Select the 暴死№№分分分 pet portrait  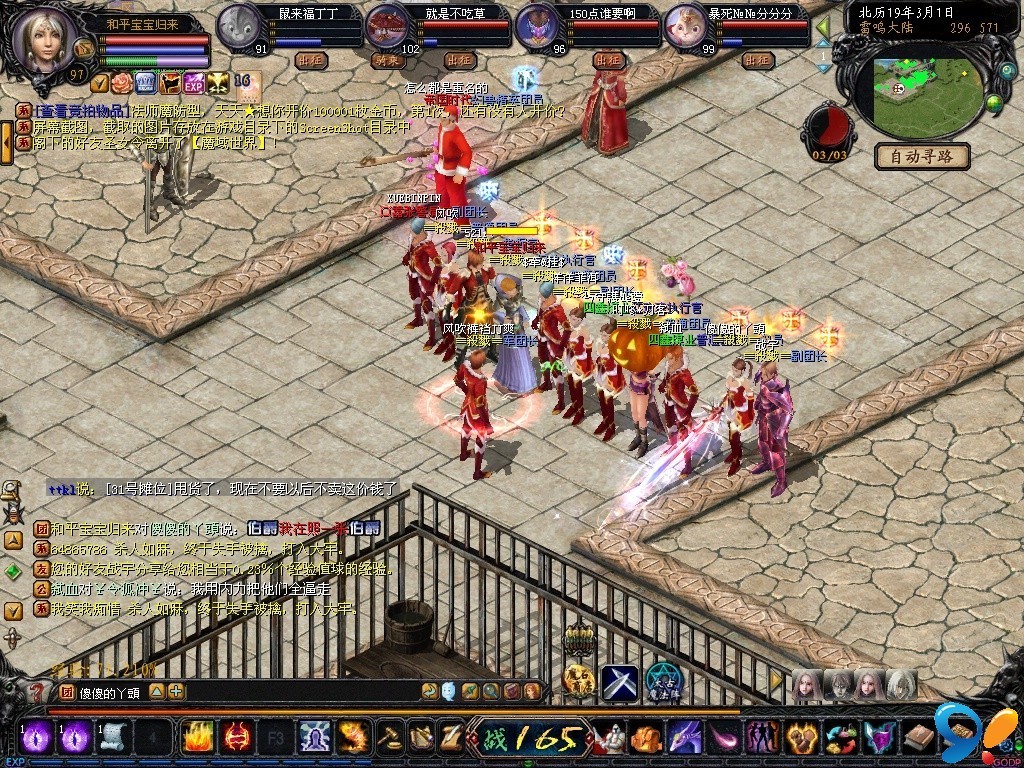[x=686, y=24]
